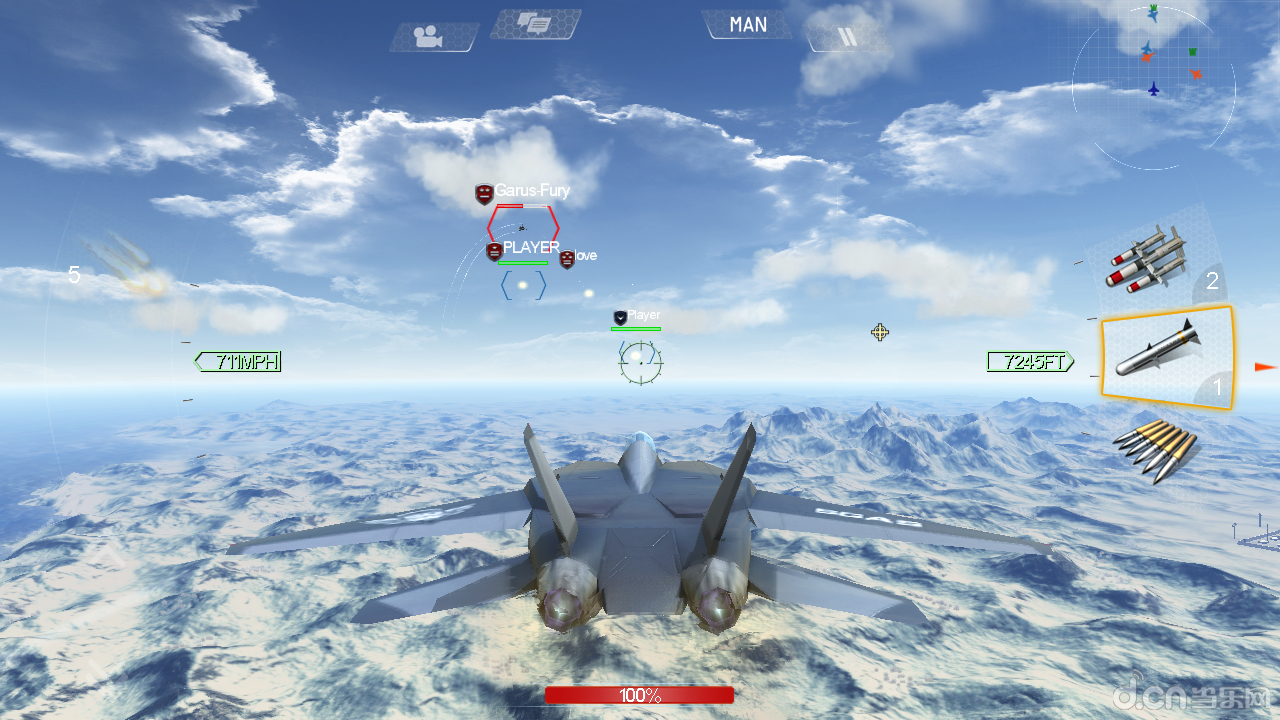Tap the targeting crosshair reticle
1280x720 pixels.
click(x=639, y=362)
